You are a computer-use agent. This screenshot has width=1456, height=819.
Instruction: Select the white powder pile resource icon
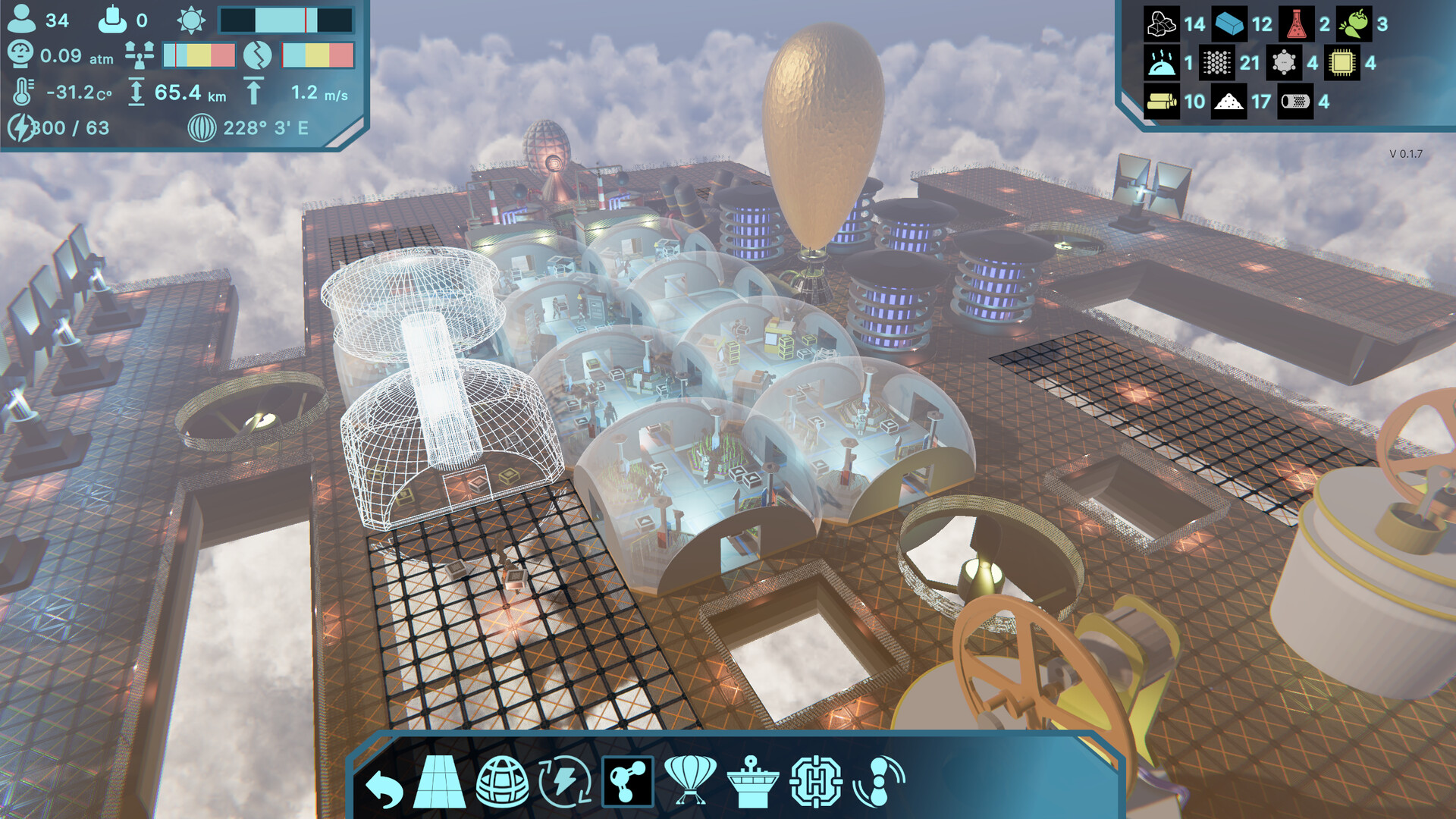tap(1228, 102)
